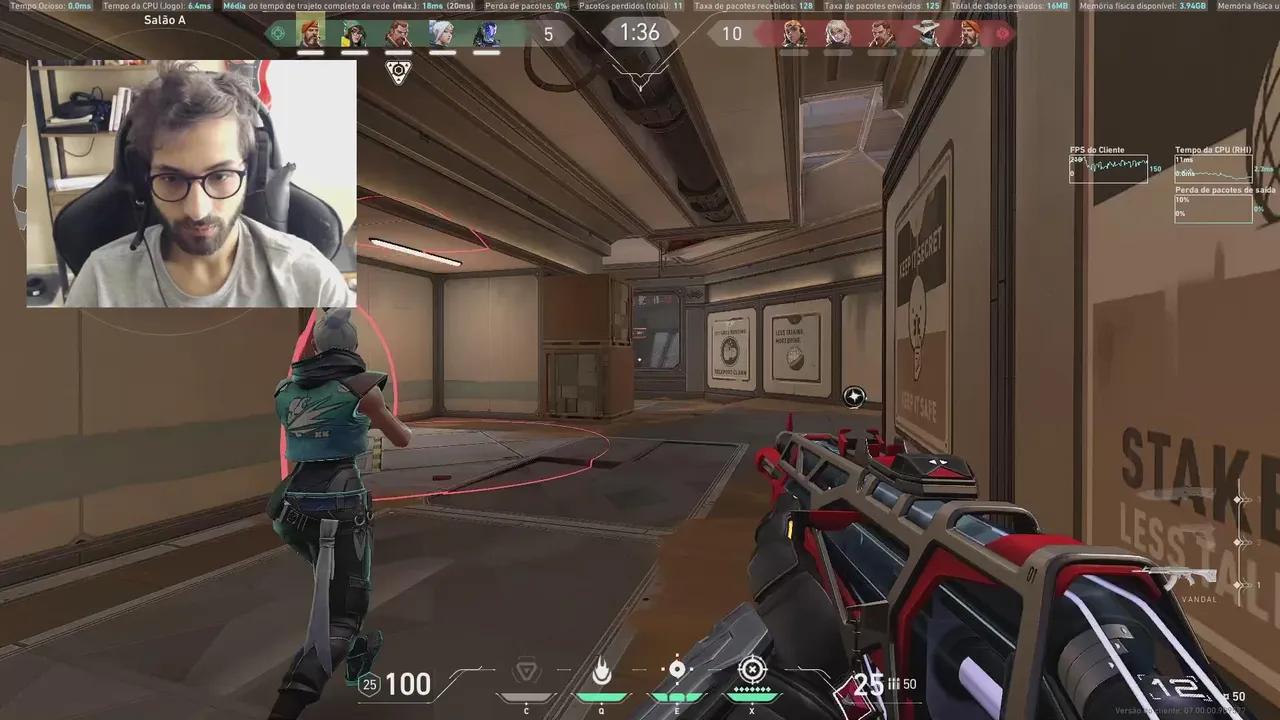
Task: Click the depleted C ability icon
Action: coord(527,668)
